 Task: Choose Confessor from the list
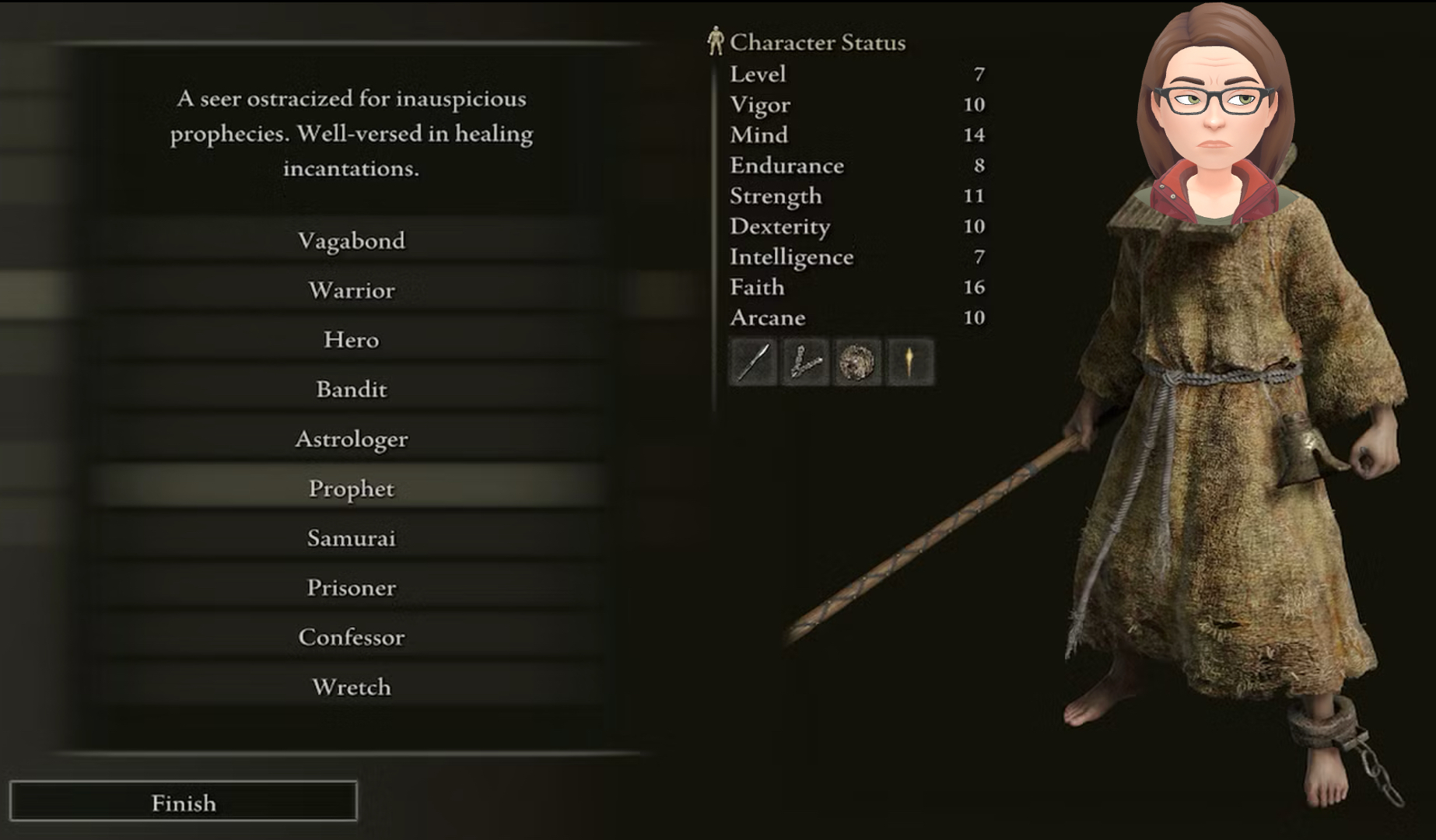click(x=351, y=637)
